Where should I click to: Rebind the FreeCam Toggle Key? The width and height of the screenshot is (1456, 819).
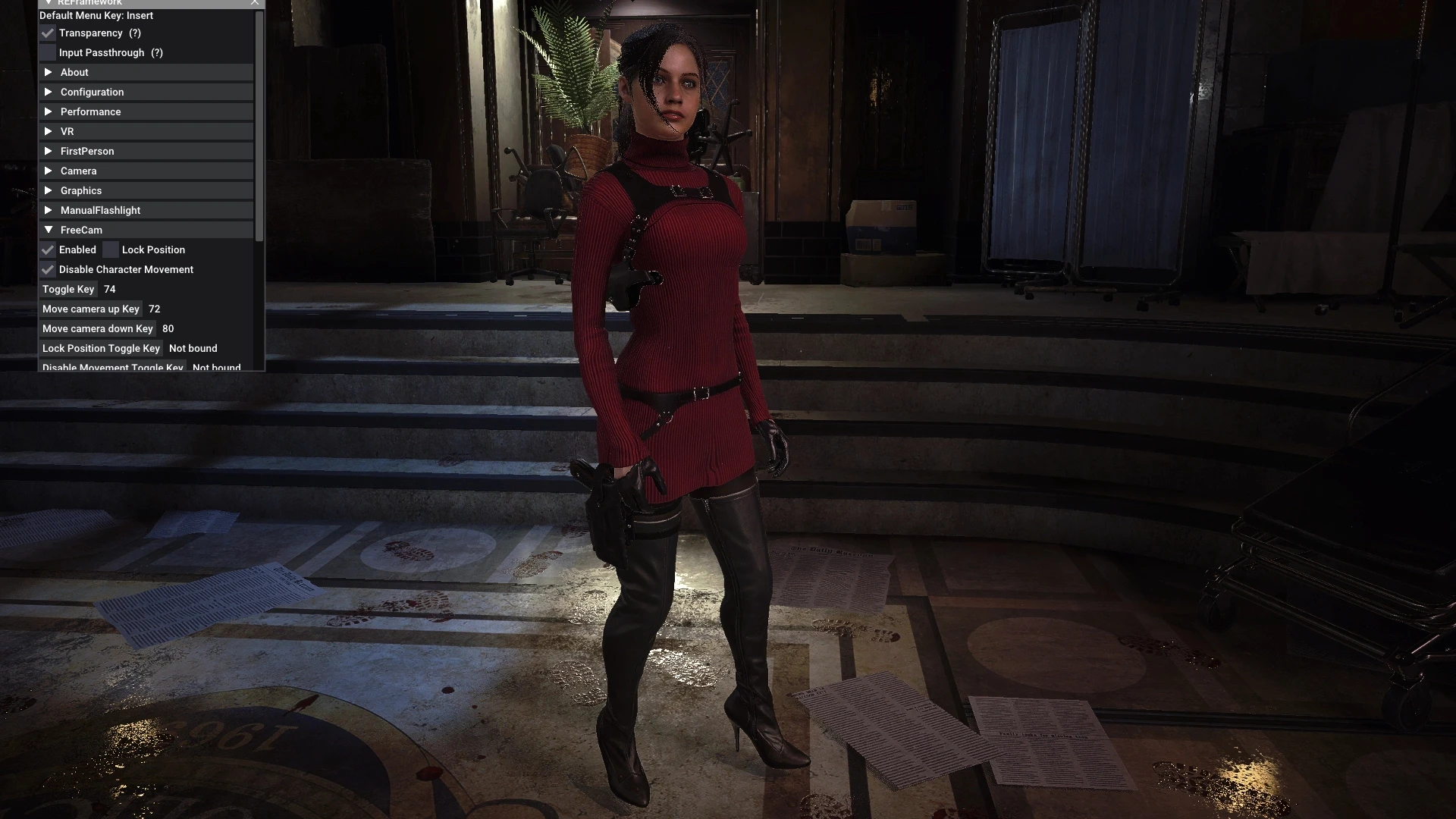[68, 289]
